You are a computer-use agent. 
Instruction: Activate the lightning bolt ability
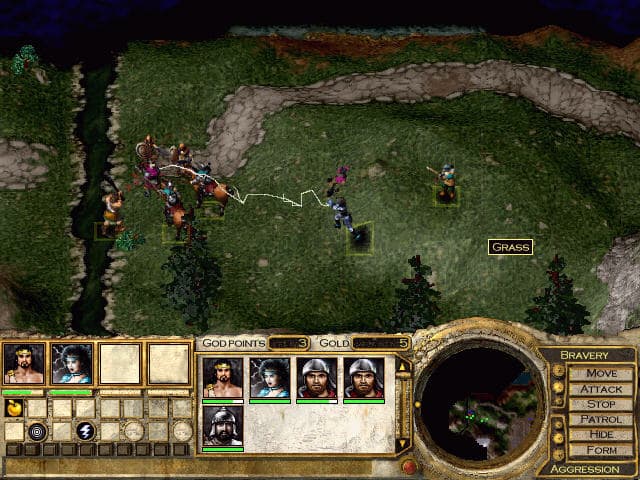[85, 431]
